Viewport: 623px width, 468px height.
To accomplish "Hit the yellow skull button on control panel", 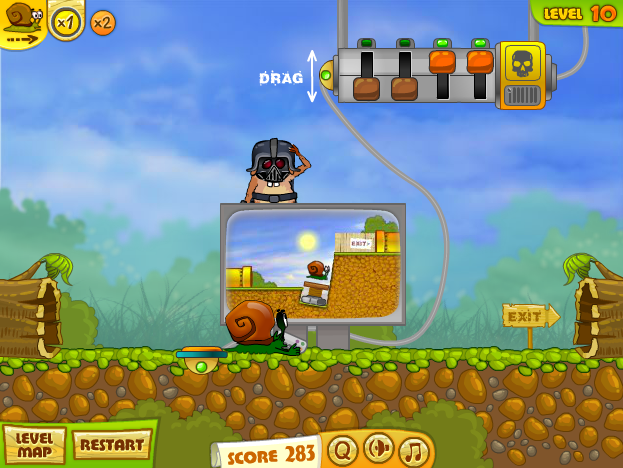I will click(x=521, y=66).
